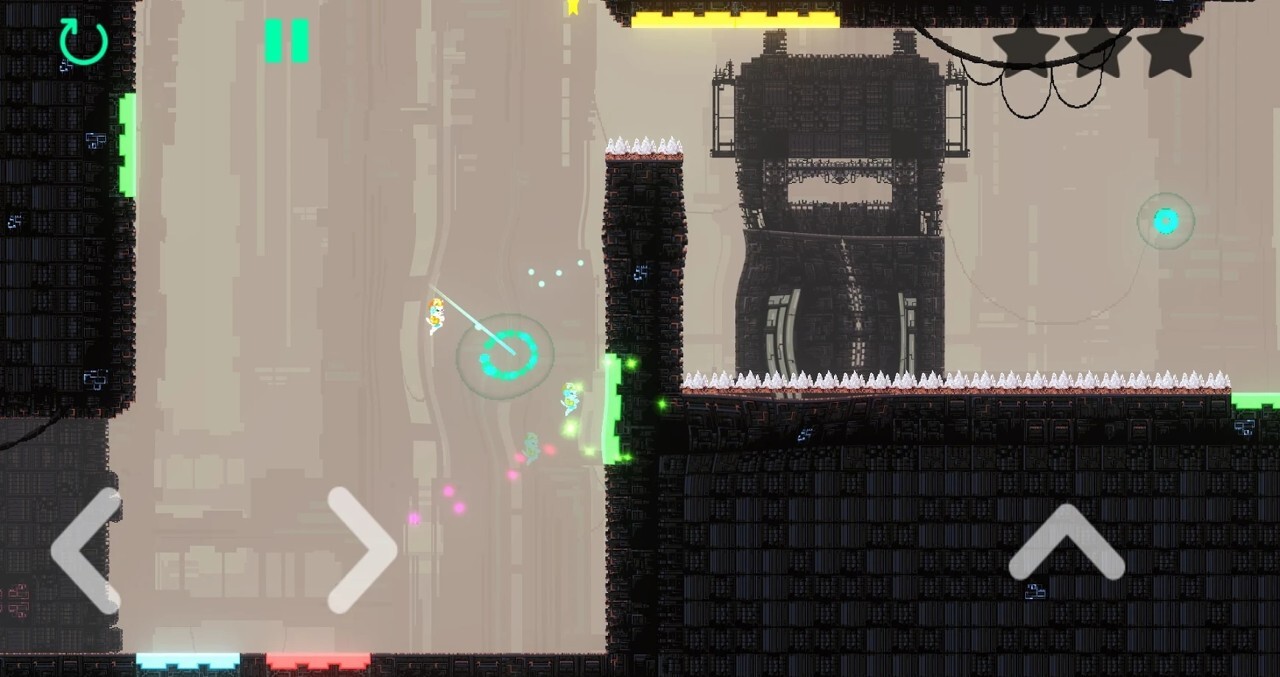
Task: Tap the move-right arrow control
Action: tap(362, 550)
